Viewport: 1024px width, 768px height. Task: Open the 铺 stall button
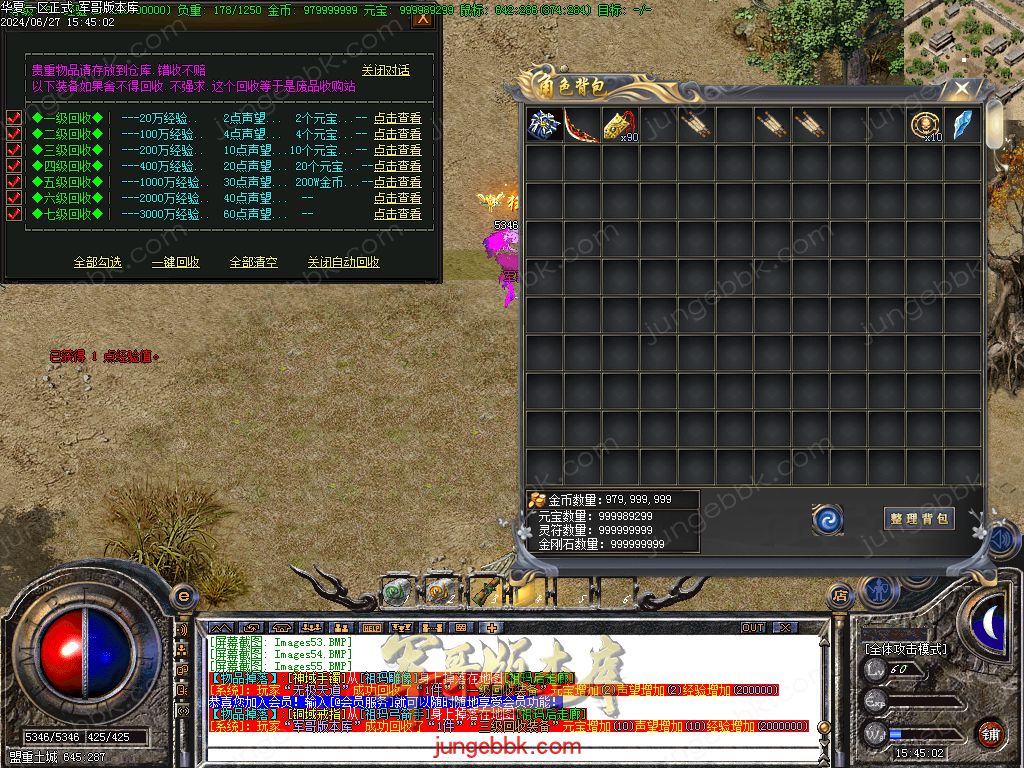click(990, 733)
